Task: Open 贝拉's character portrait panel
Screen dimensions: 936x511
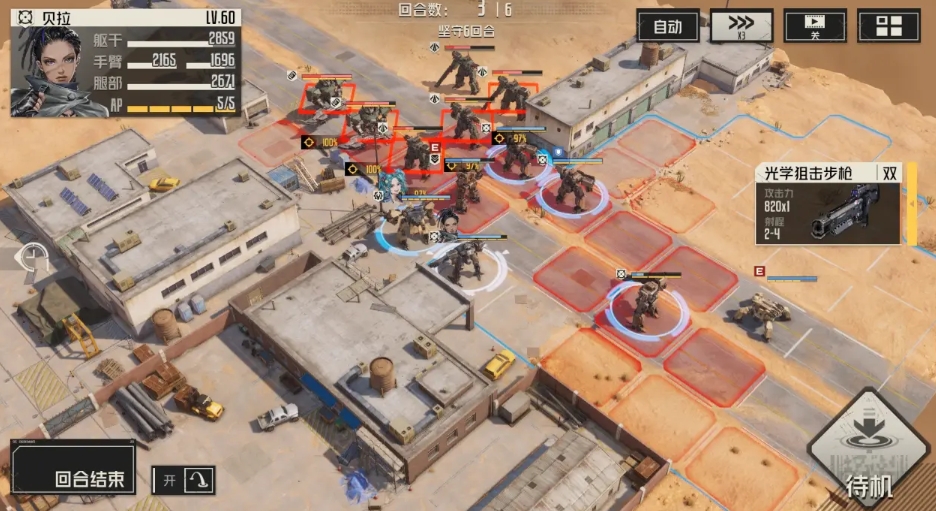Action: [58, 70]
